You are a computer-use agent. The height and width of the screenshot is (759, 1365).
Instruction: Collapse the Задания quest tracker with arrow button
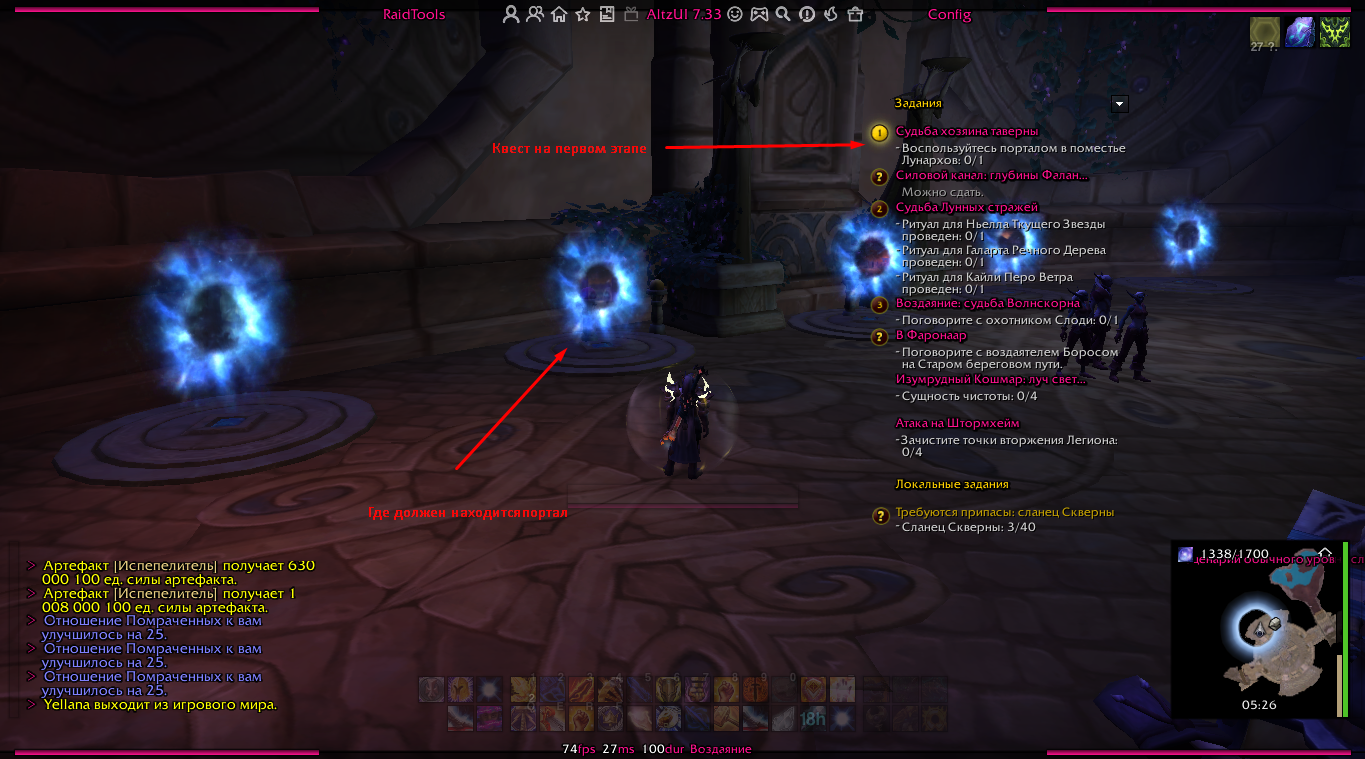click(x=1120, y=103)
